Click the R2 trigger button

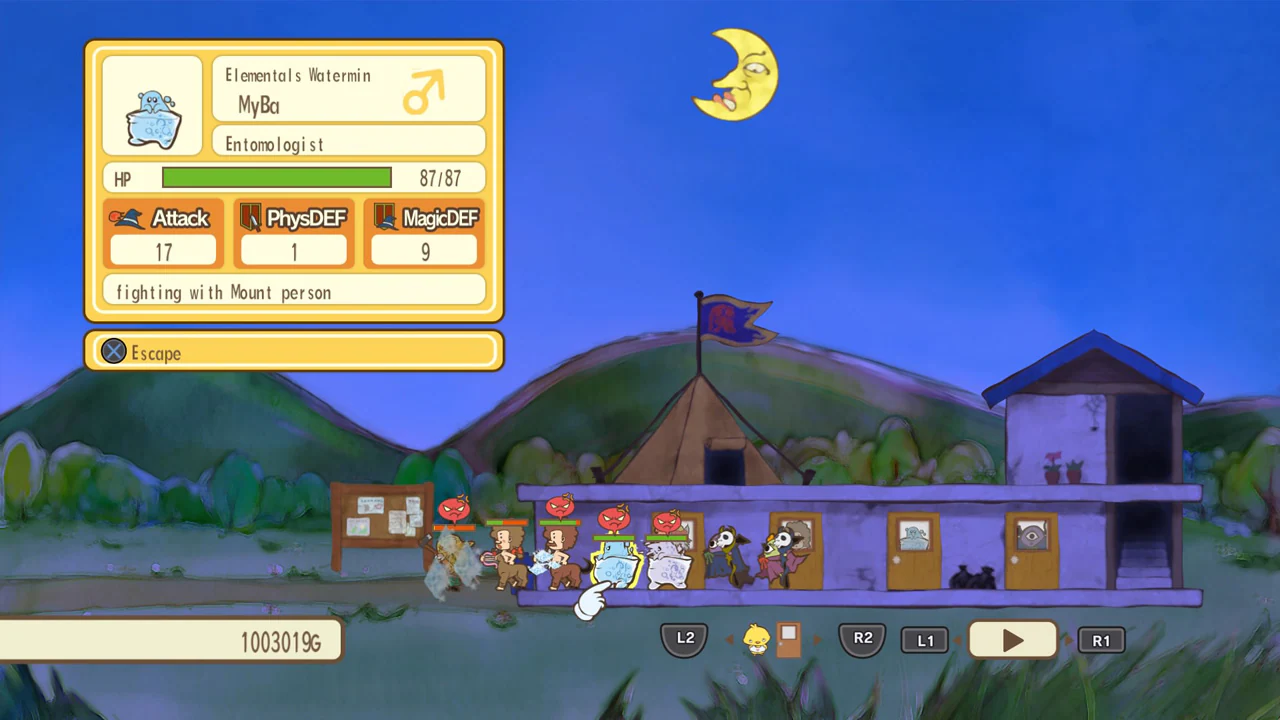pyautogui.click(x=862, y=638)
